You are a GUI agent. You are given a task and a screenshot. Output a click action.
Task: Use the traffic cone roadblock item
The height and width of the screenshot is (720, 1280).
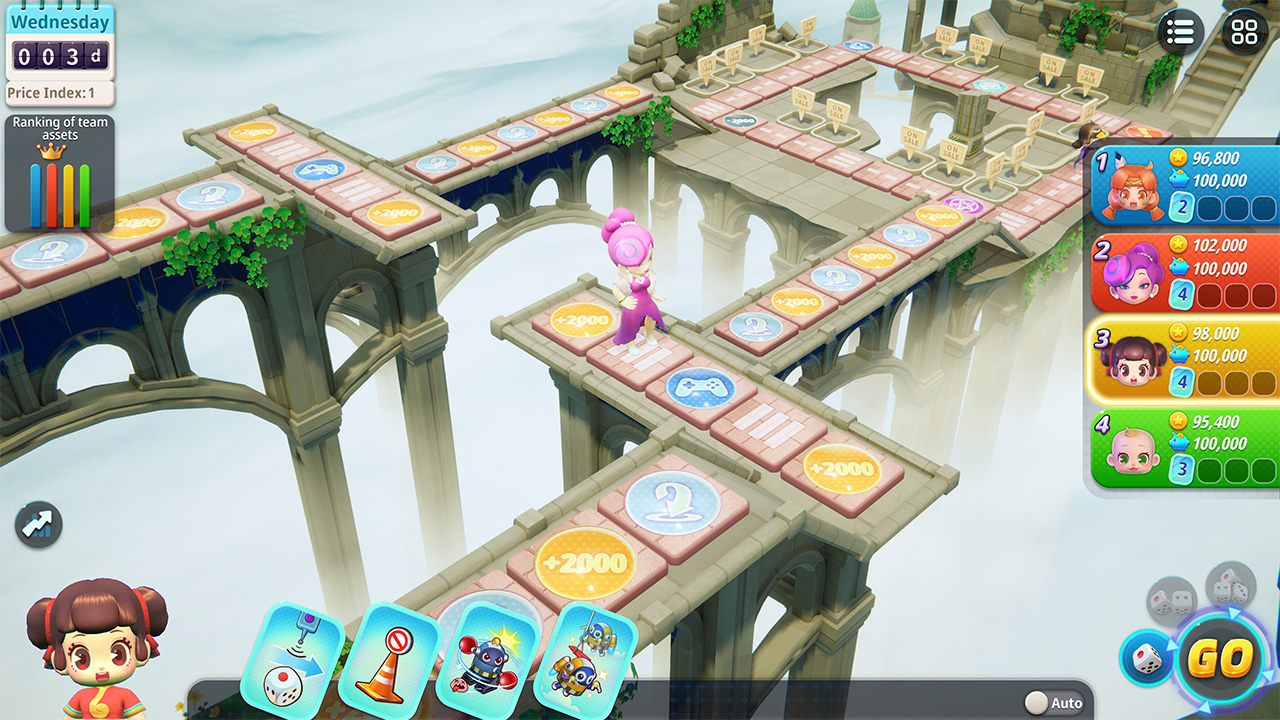[393, 656]
